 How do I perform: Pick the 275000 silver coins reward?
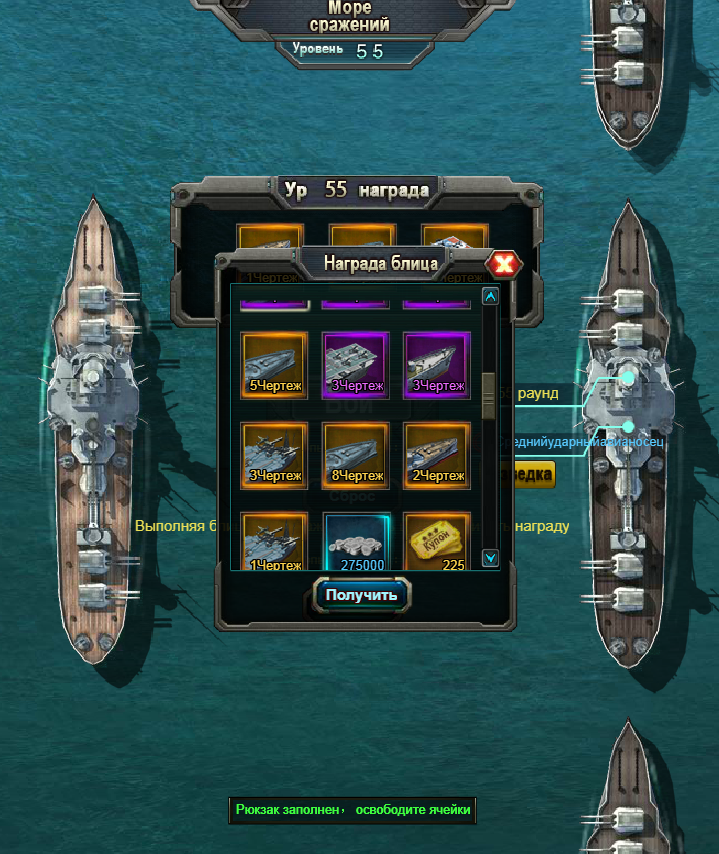pyautogui.click(x=355, y=542)
